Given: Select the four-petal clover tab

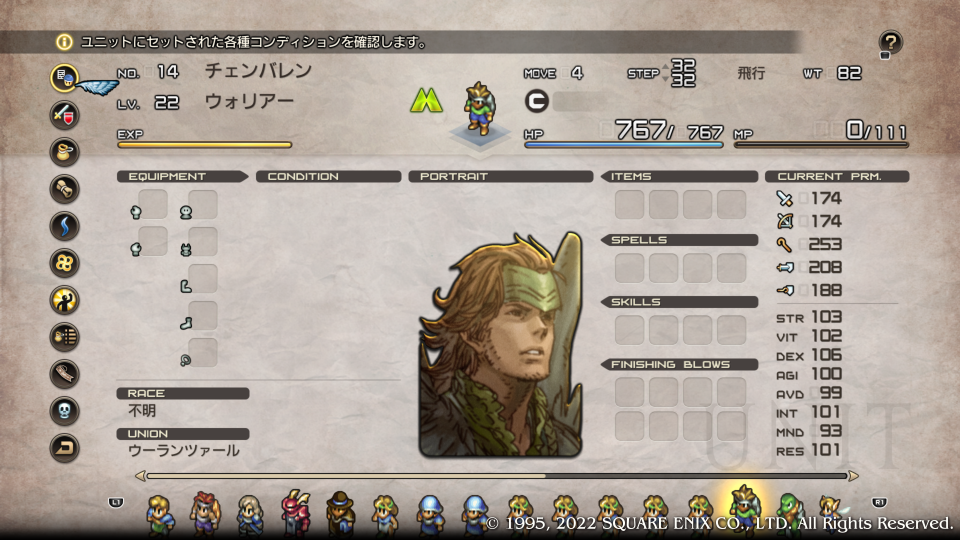Looking at the screenshot, I should point(65,262).
